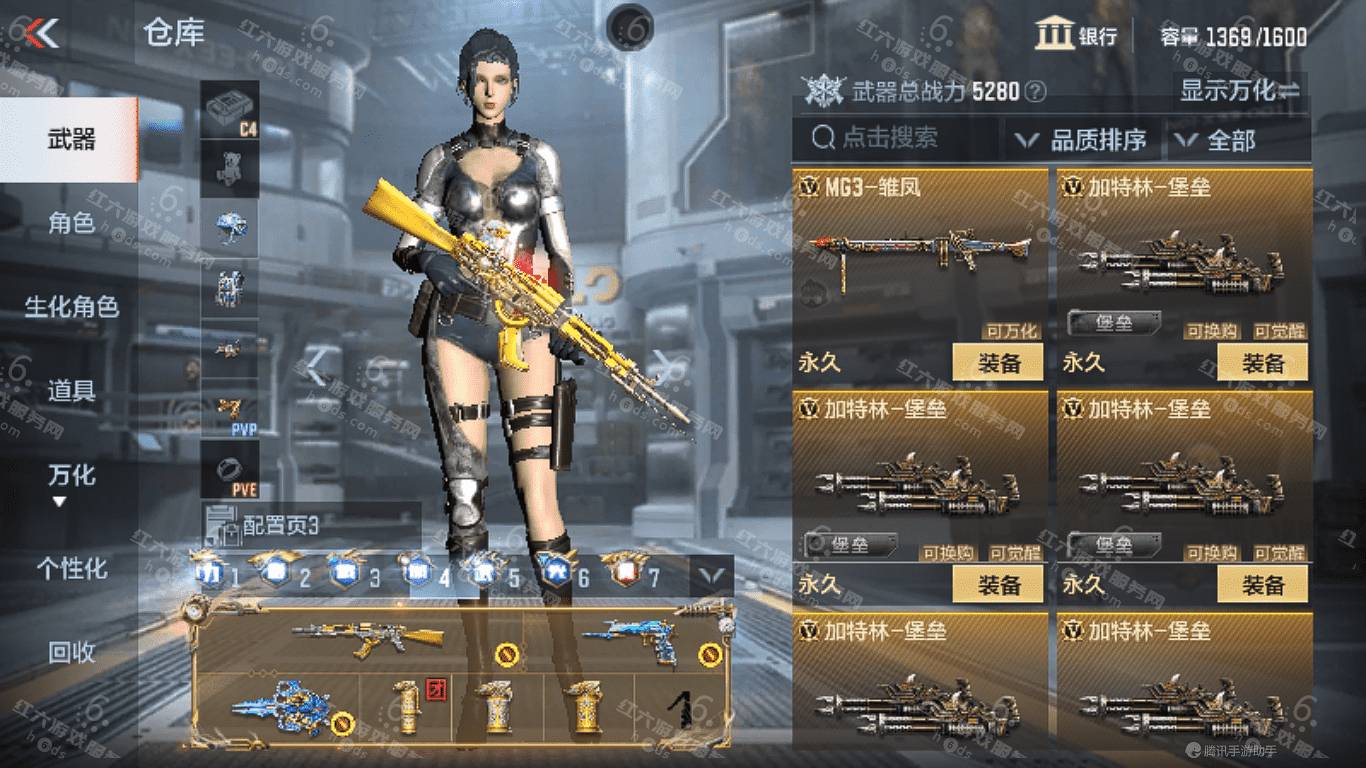Viewport: 1366px width, 768px height.
Task: Show help for 武器总战力 question mark
Action: pos(1036,93)
